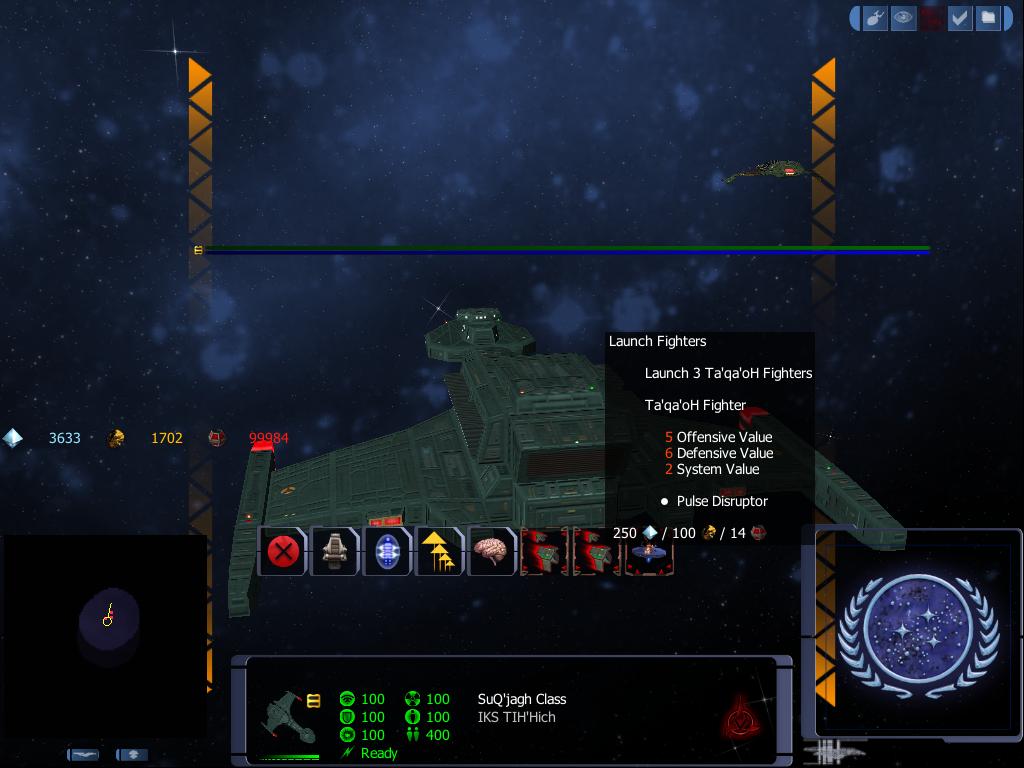Viewport: 1024px width, 768px height.
Task: Click the right button under the minimap
Action: click(132, 755)
